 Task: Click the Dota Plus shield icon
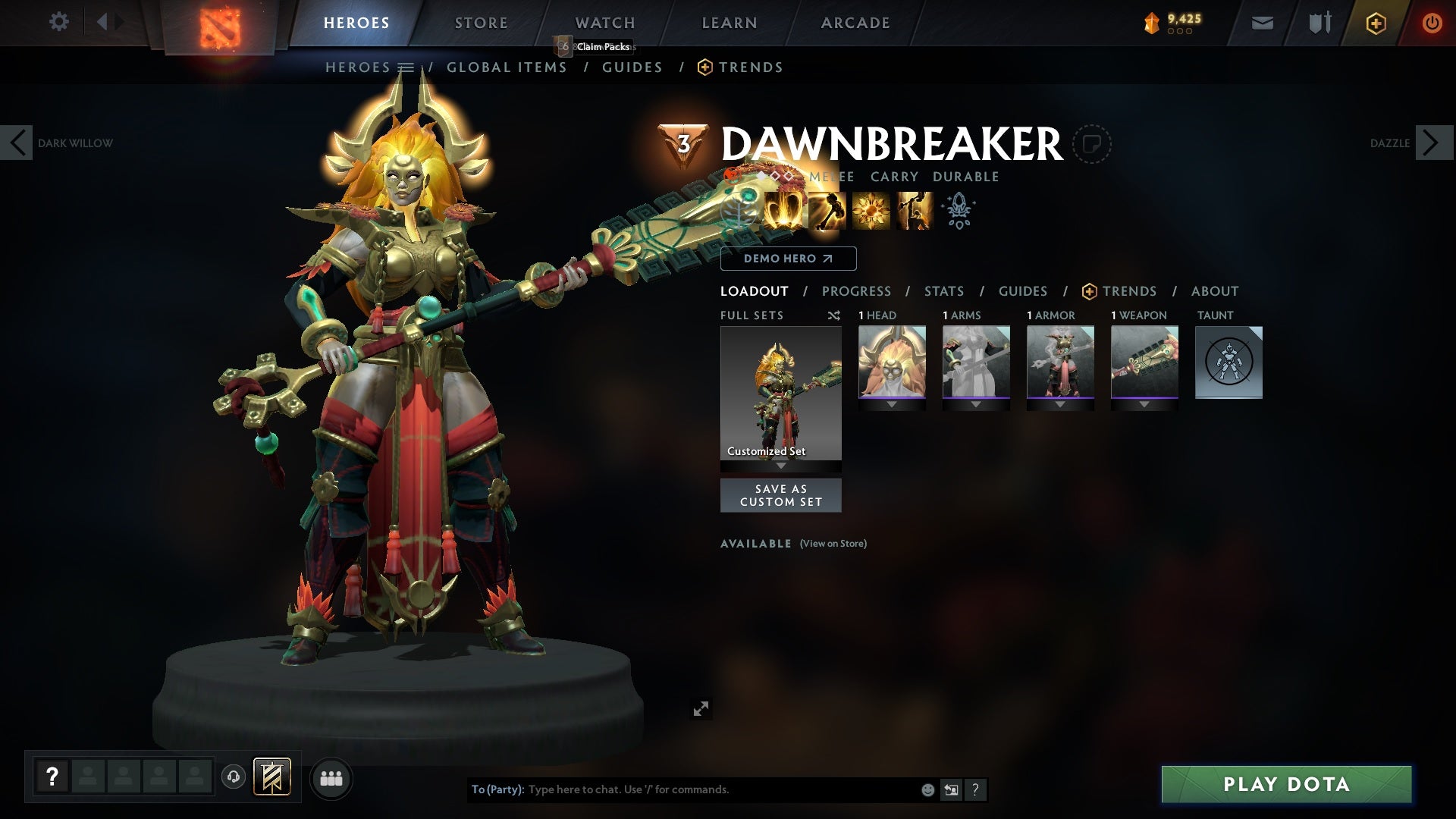click(x=1375, y=23)
